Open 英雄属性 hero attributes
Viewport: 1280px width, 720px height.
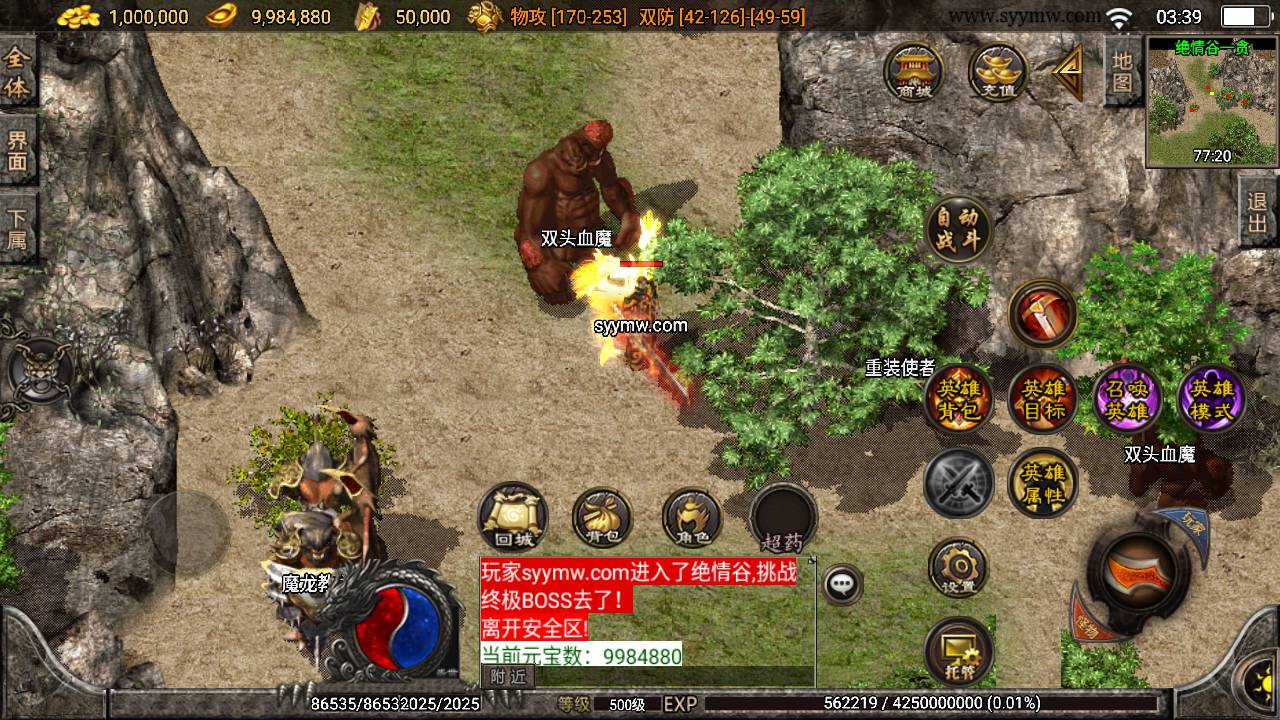(x=1042, y=483)
